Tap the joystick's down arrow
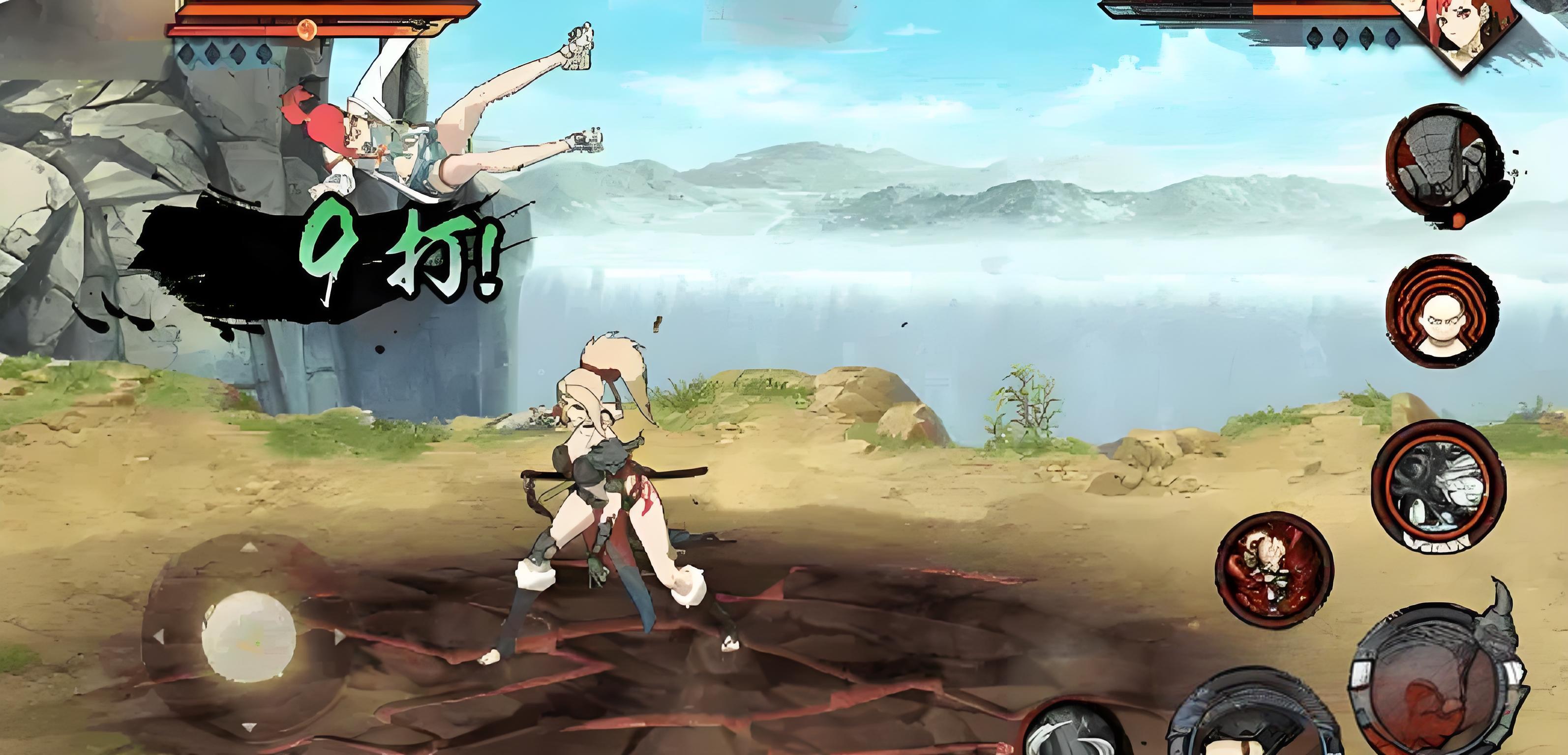1568x755 pixels. pos(248,727)
